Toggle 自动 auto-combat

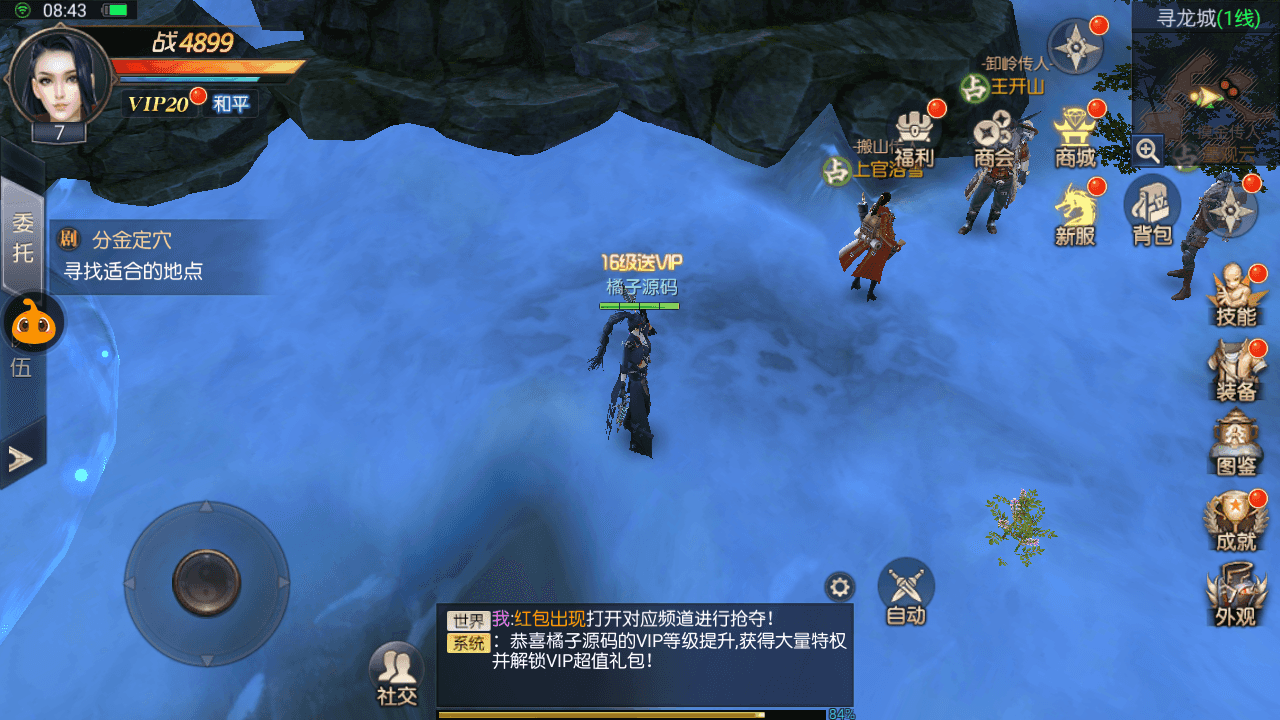[906, 593]
